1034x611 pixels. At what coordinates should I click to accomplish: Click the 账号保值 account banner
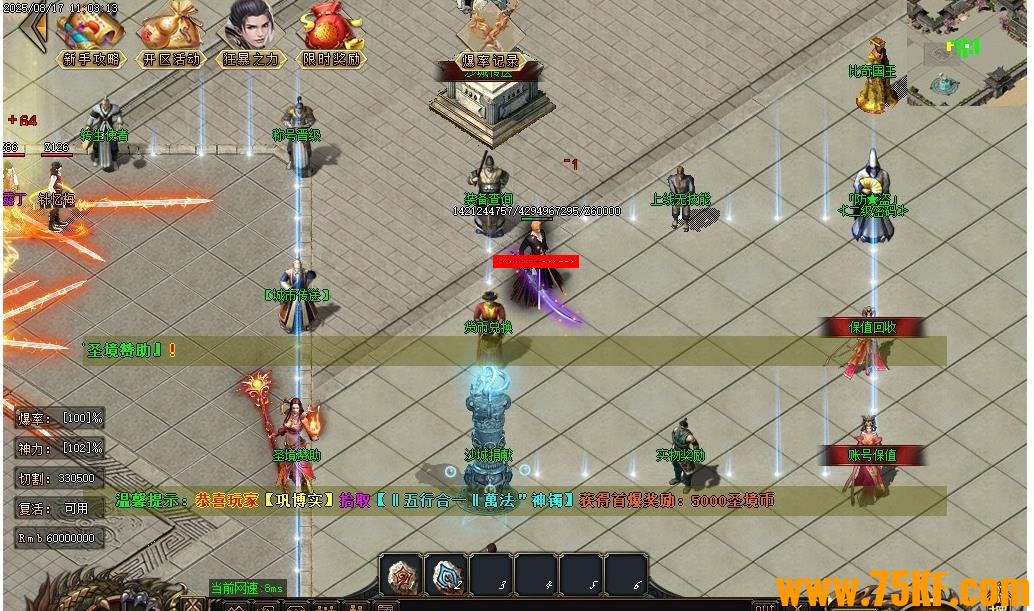pyautogui.click(x=872, y=455)
